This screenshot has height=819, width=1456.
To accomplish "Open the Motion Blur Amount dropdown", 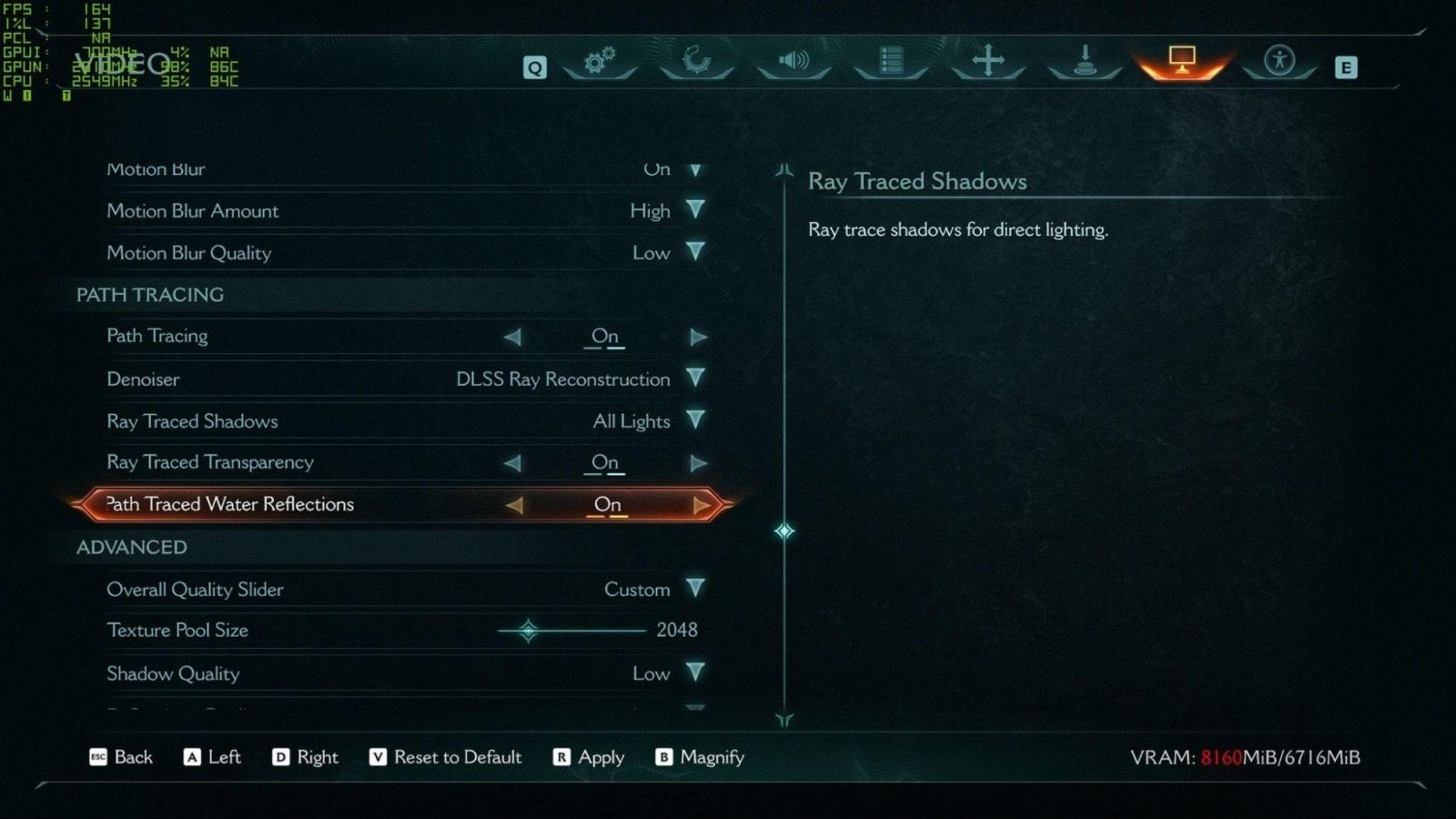I will 695,210.
